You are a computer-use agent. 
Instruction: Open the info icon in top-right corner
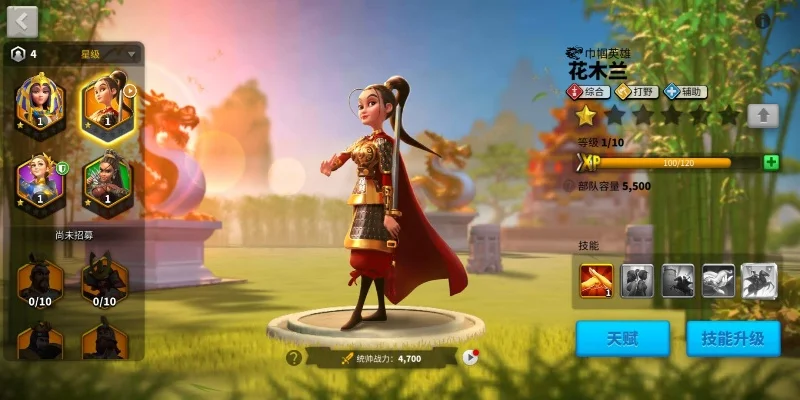coord(763,21)
